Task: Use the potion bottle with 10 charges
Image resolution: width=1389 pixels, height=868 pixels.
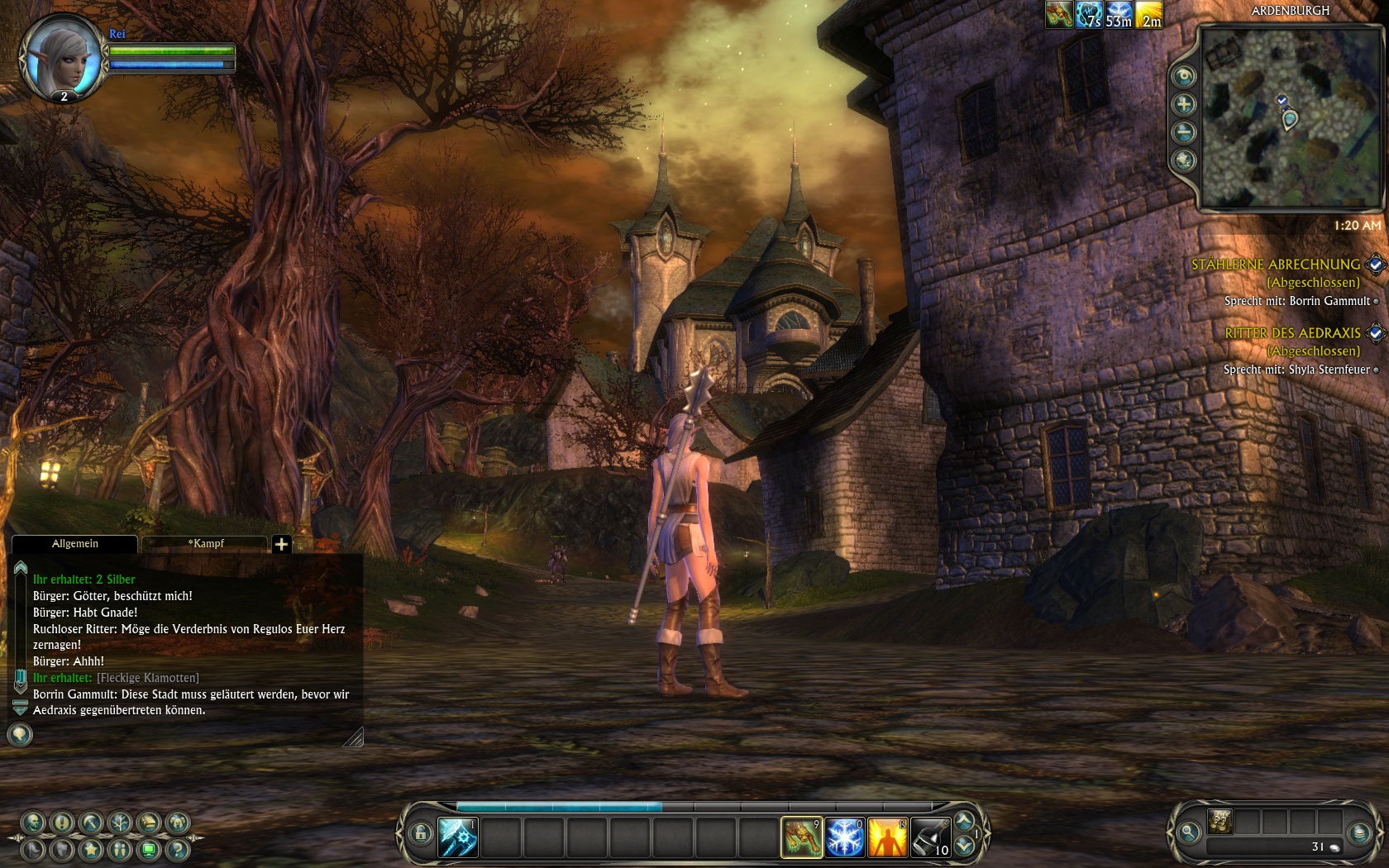Action: coord(930,837)
